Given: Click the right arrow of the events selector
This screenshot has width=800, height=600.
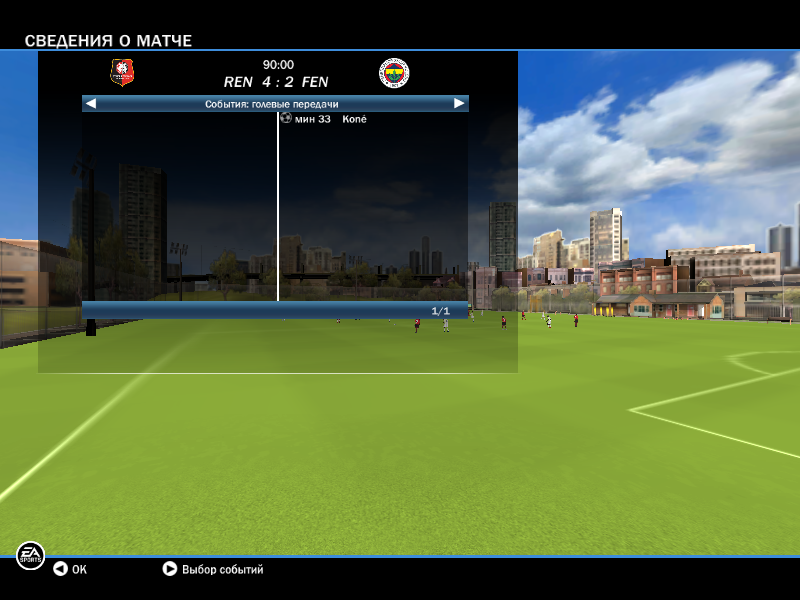Looking at the screenshot, I should point(459,103).
